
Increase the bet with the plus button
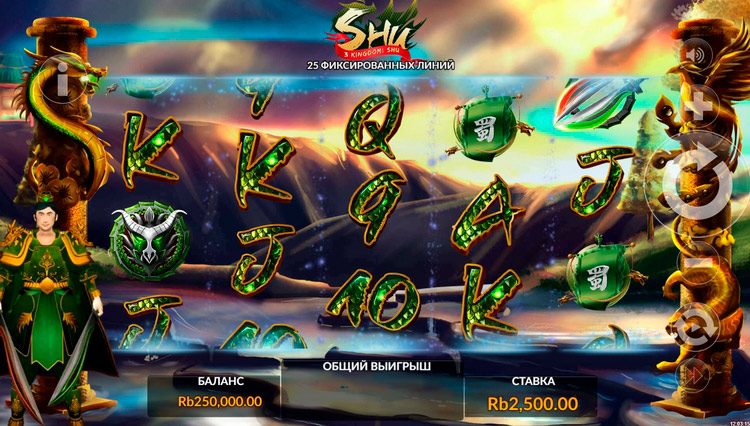point(699,105)
